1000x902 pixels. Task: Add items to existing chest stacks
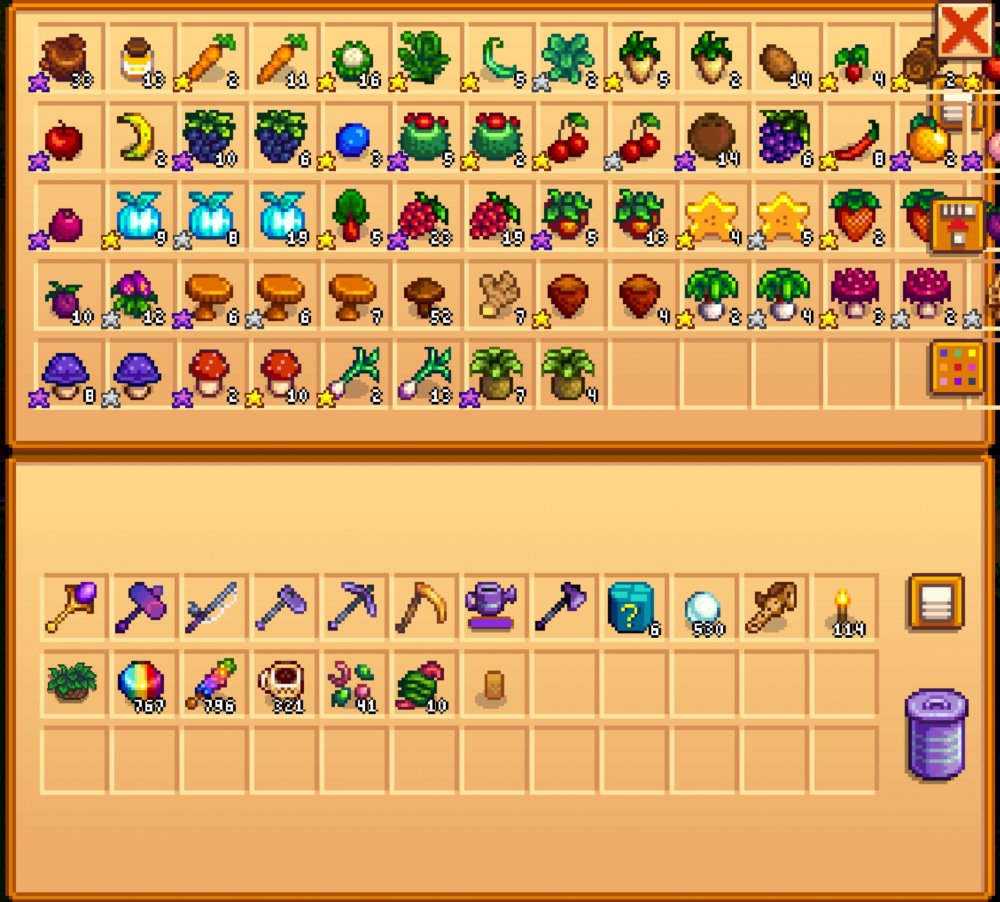[955, 224]
